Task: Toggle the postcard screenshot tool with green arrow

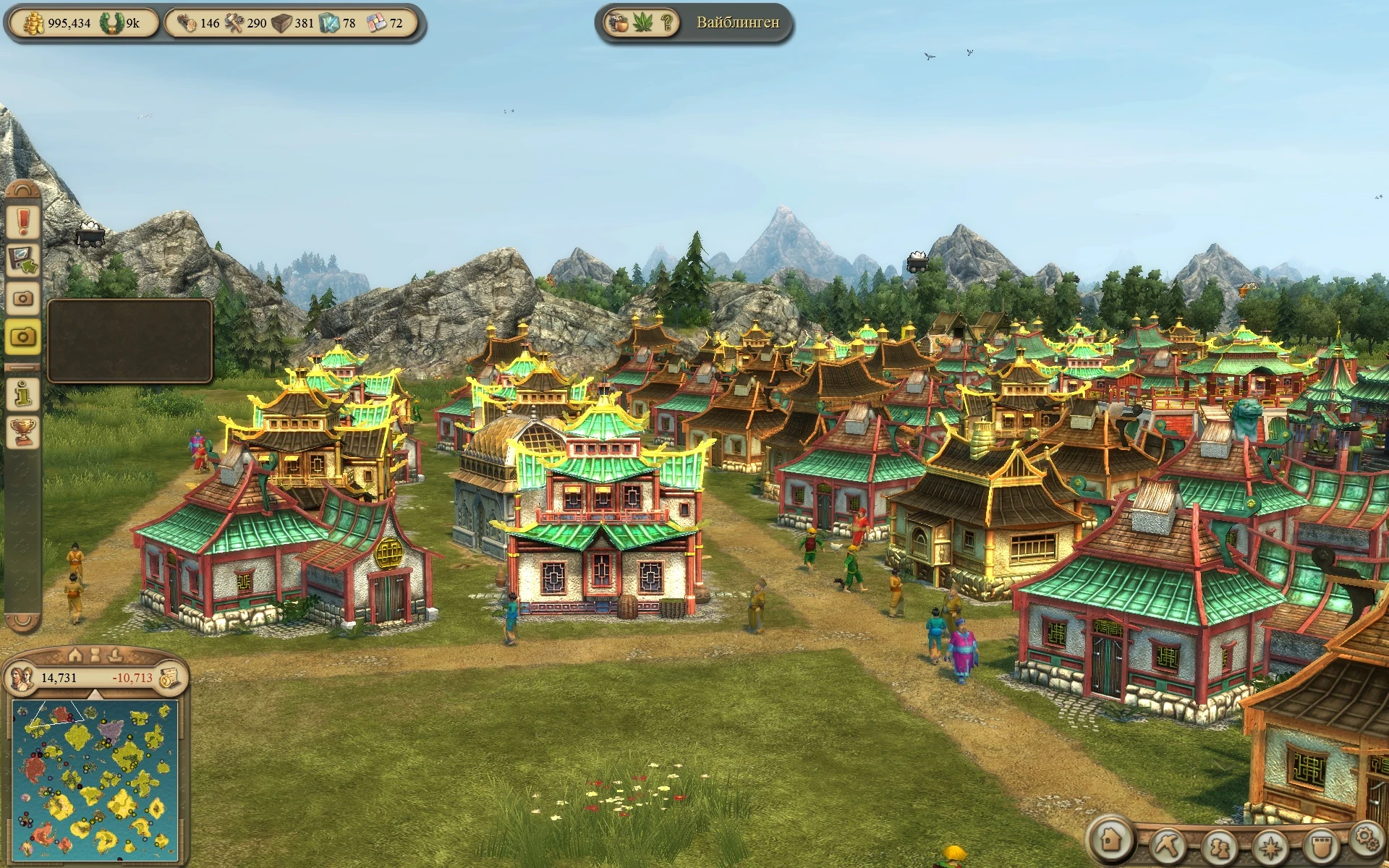Action: (x=22, y=258)
